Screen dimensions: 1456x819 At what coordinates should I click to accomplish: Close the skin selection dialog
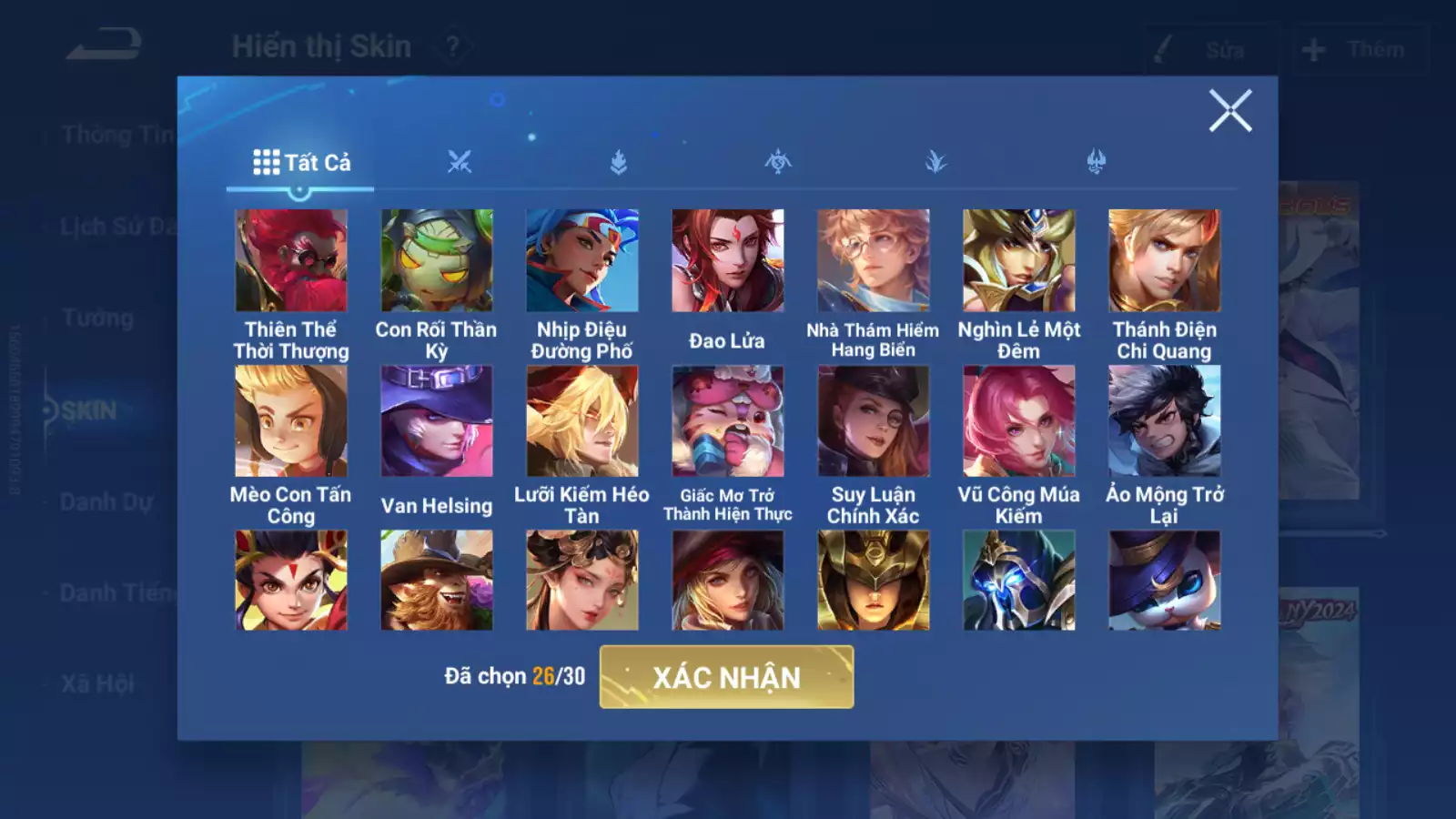pos(1232,112)
